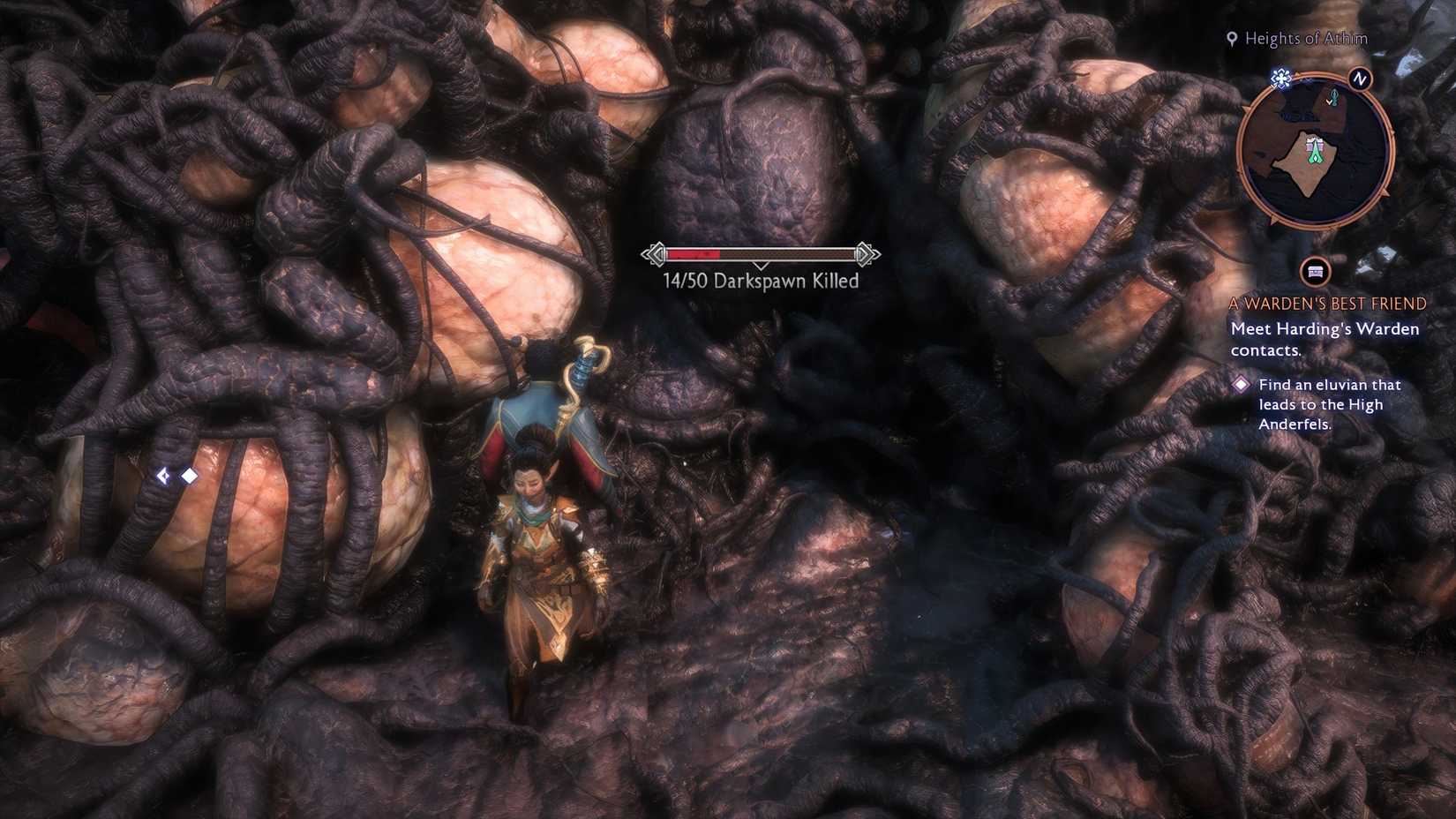
Task: Expand the left diamond cap of the kill counter
Action: pyautogui.click(x=657, y=253)
